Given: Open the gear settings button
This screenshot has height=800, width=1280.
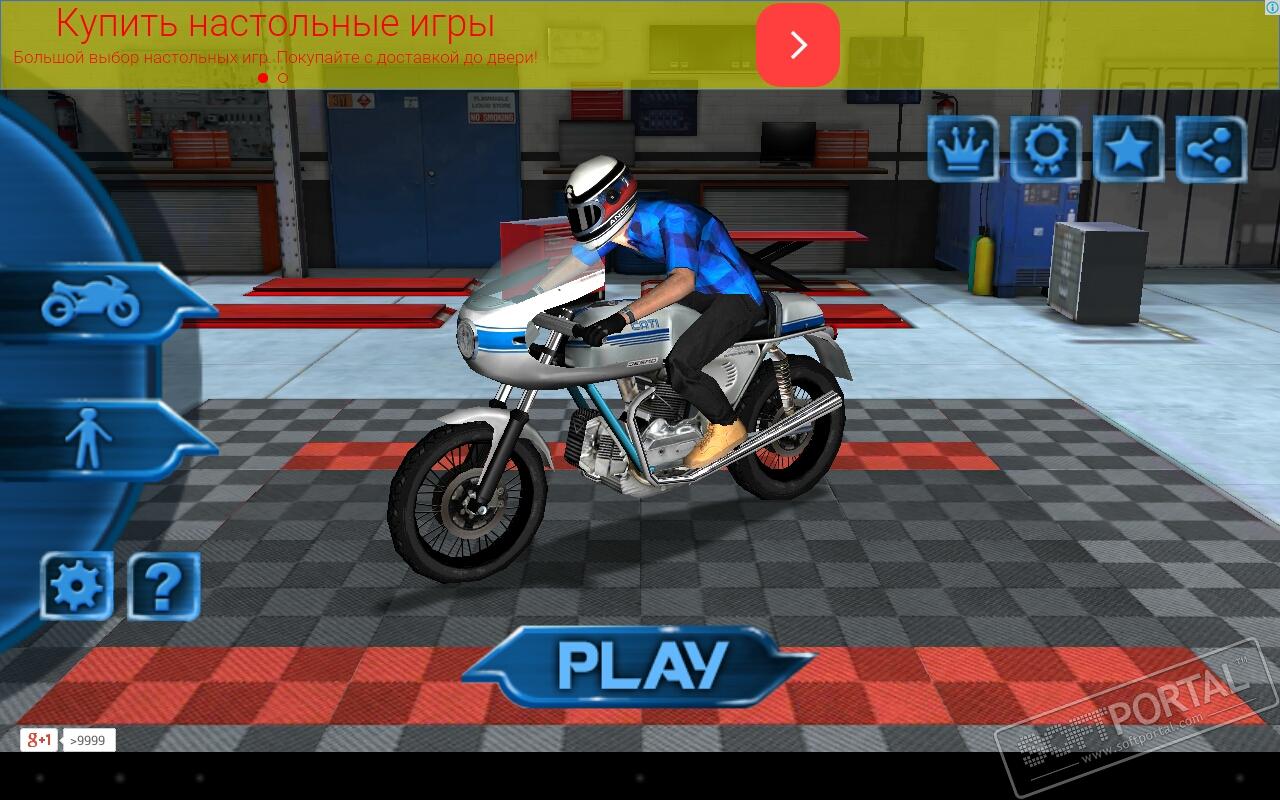Looking at the screenshot, I should (76, 585).
